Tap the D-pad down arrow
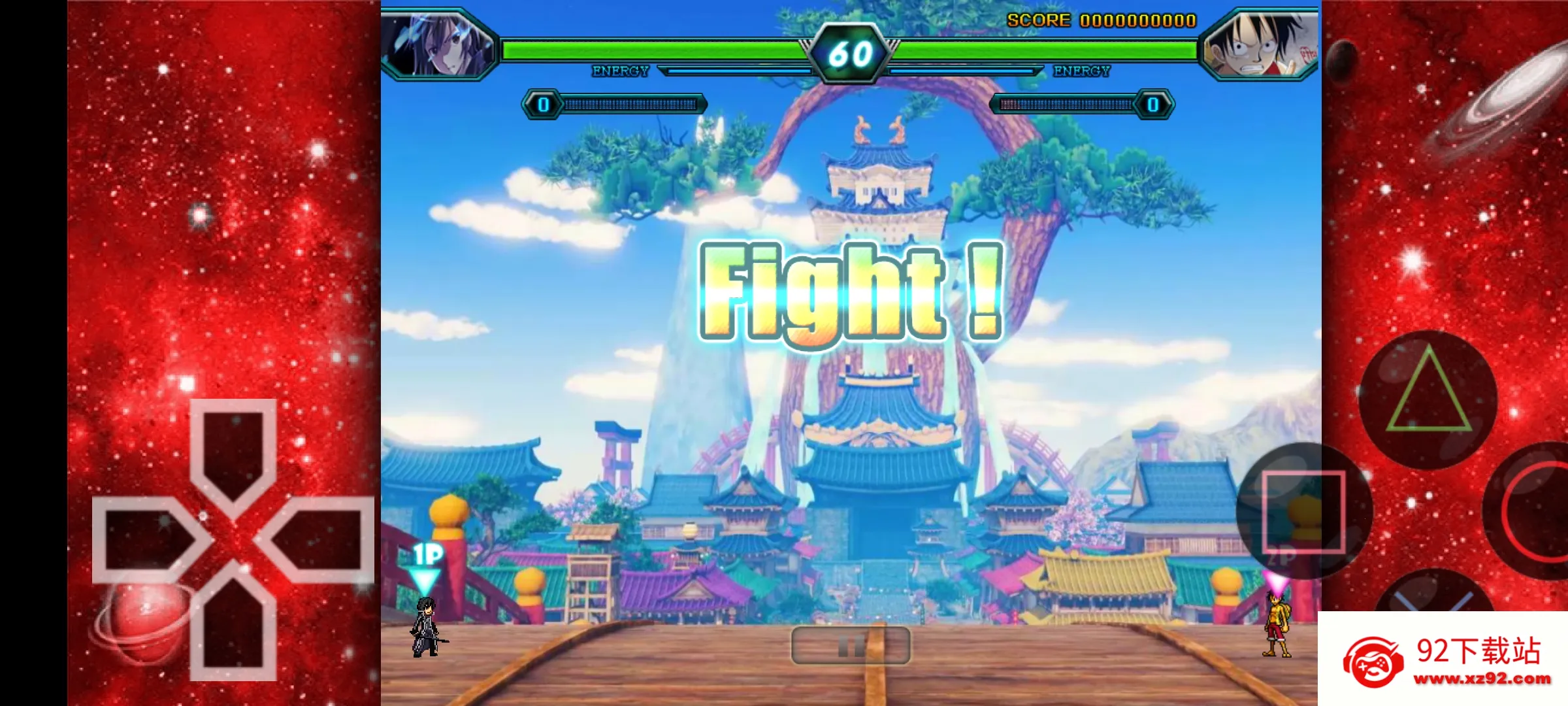Image resolution: width=1568 pixels, height=706 pixels. point(233,626)
